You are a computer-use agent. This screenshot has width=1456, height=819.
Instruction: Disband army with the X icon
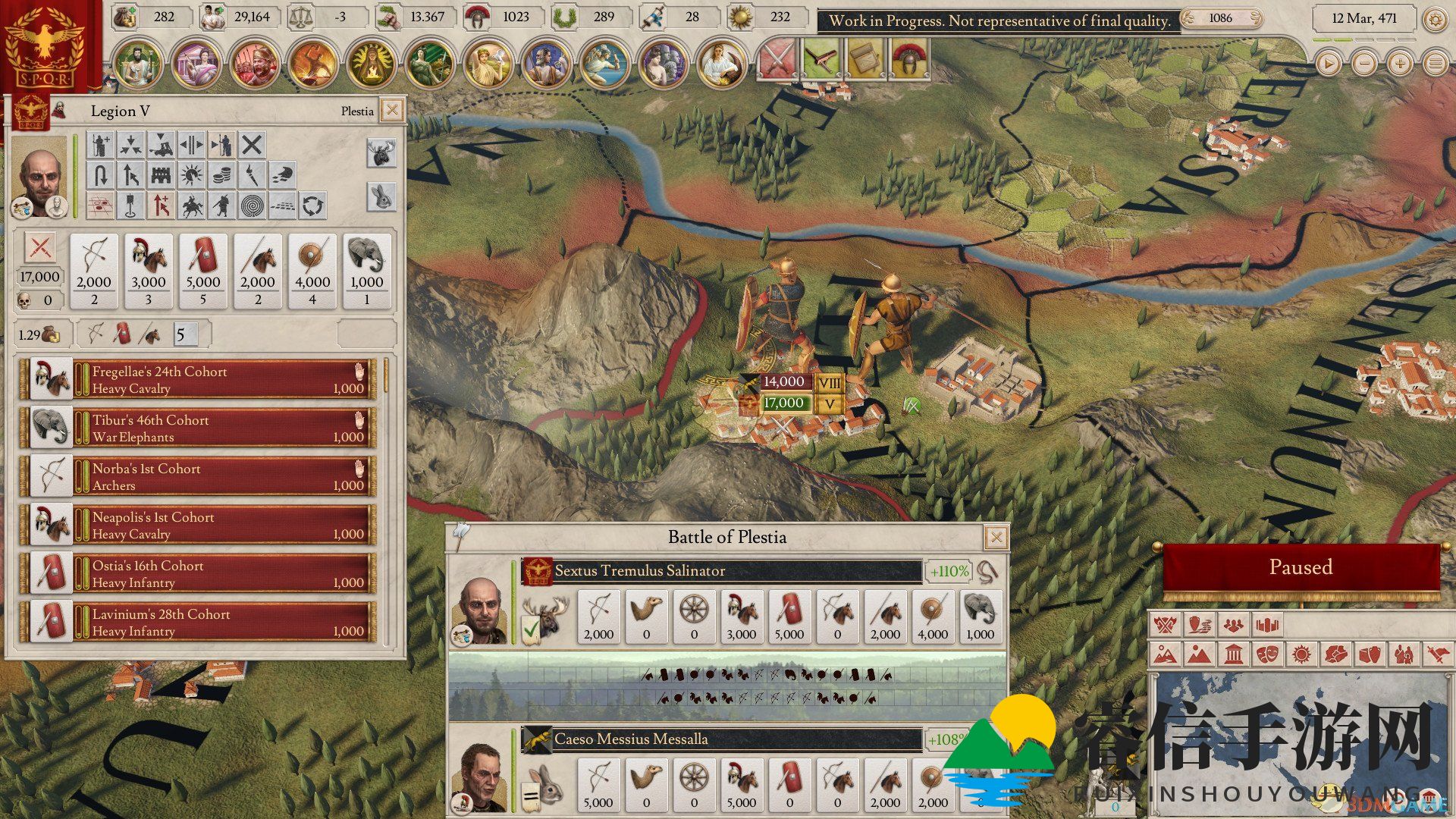[252, 144]
